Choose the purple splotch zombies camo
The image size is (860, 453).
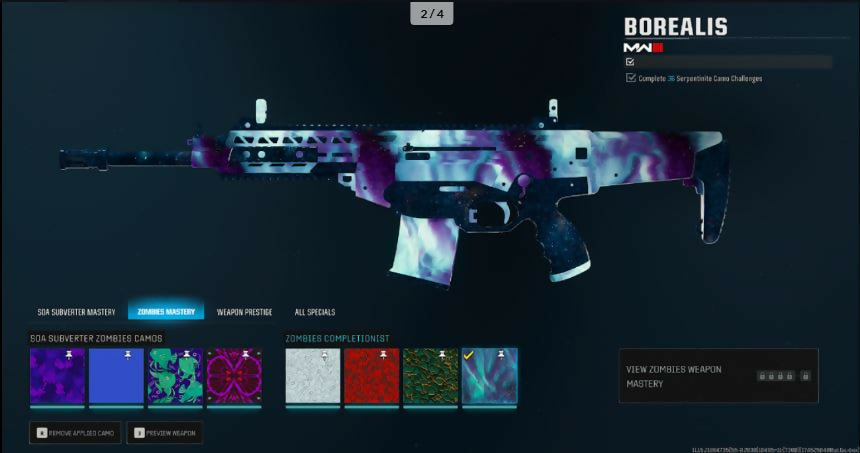tap(57, 376)
